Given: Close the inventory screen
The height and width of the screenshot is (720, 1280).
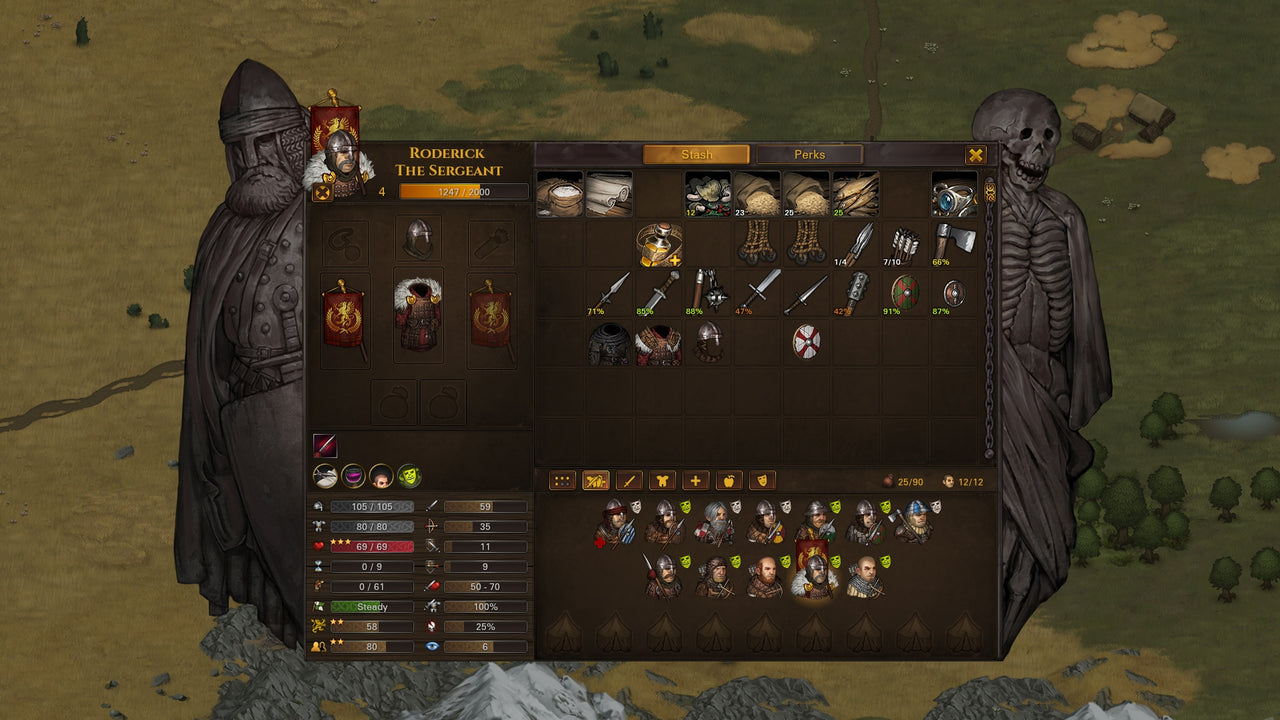Looking at the screenshot, I should [x=974, y=154].
